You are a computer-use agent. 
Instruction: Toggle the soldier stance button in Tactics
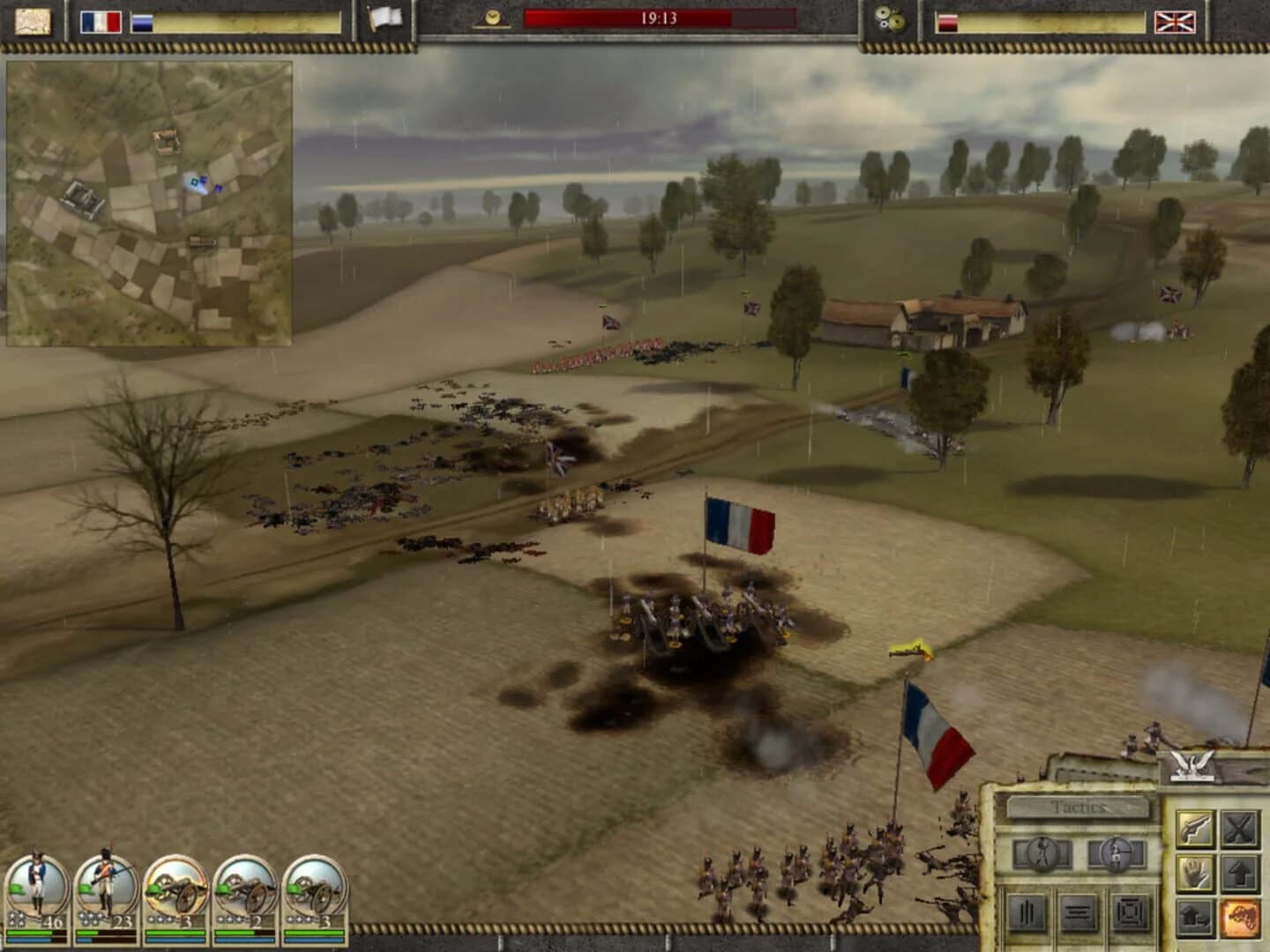(x=1042, y=854)
